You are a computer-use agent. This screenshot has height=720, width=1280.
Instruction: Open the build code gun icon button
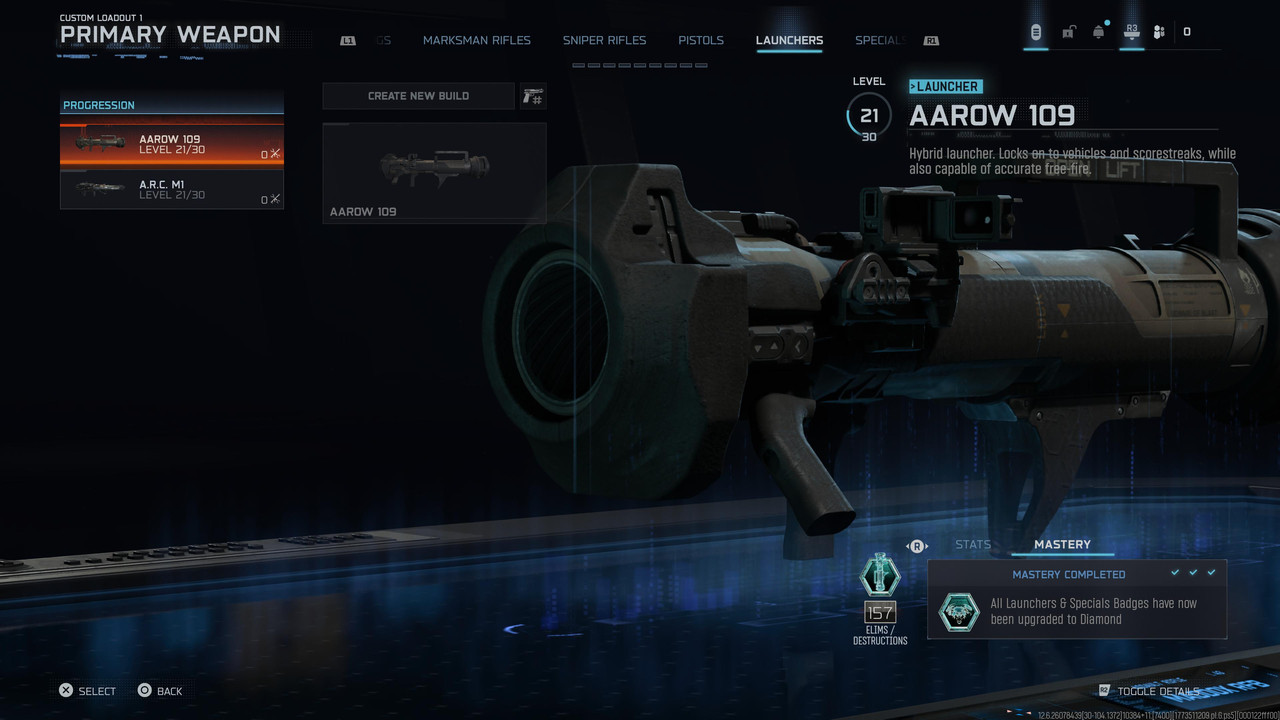click(532, 96)
